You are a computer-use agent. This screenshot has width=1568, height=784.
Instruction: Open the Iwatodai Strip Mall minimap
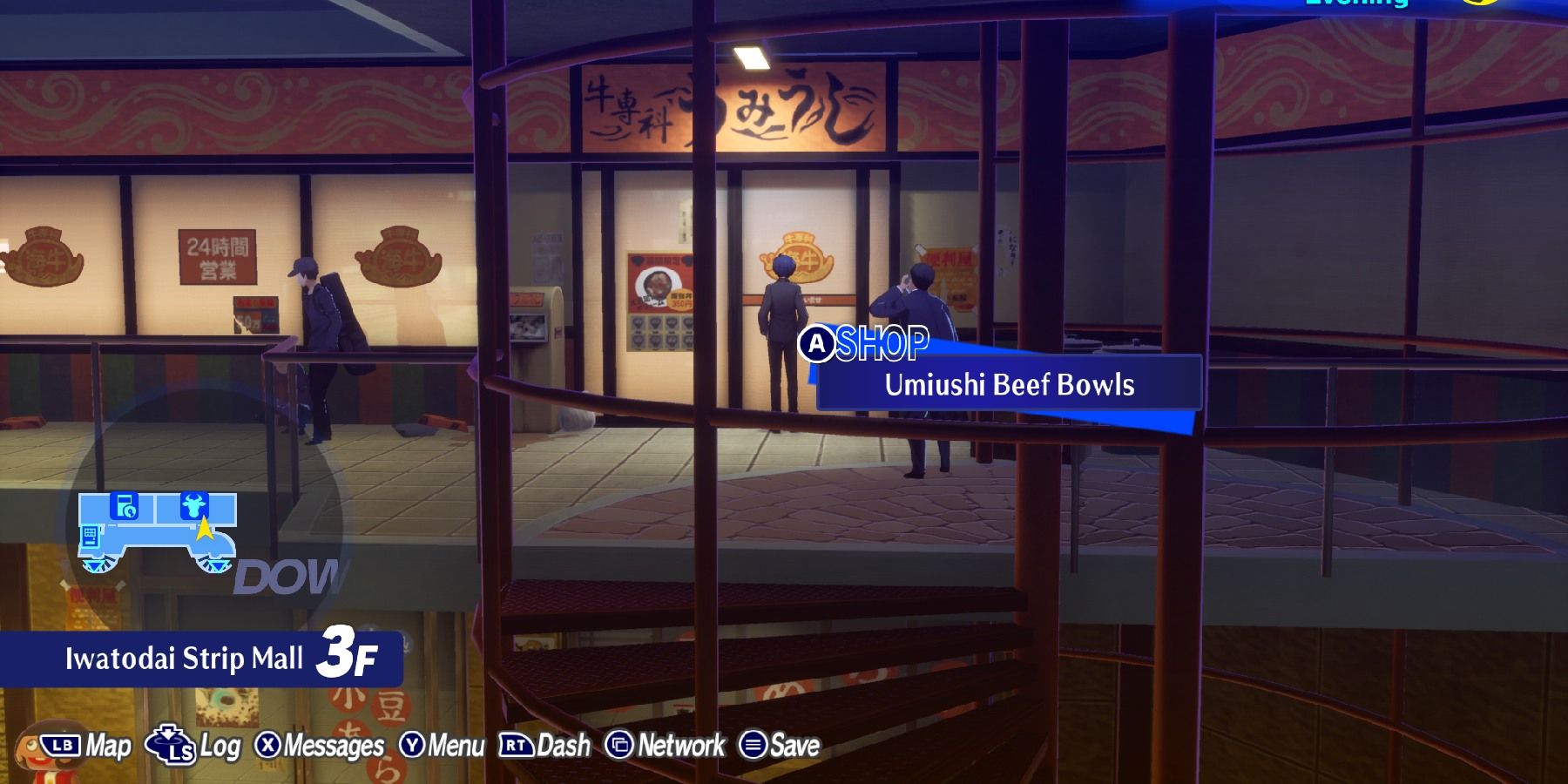(x=157, y=533)
